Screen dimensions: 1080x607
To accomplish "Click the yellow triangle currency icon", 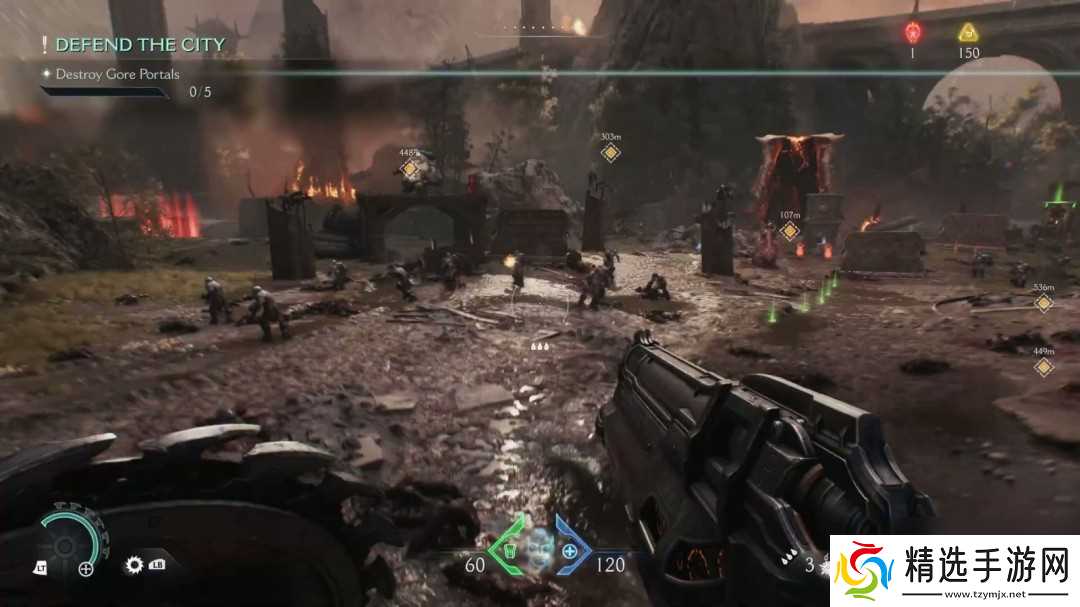I will [968, 32].
